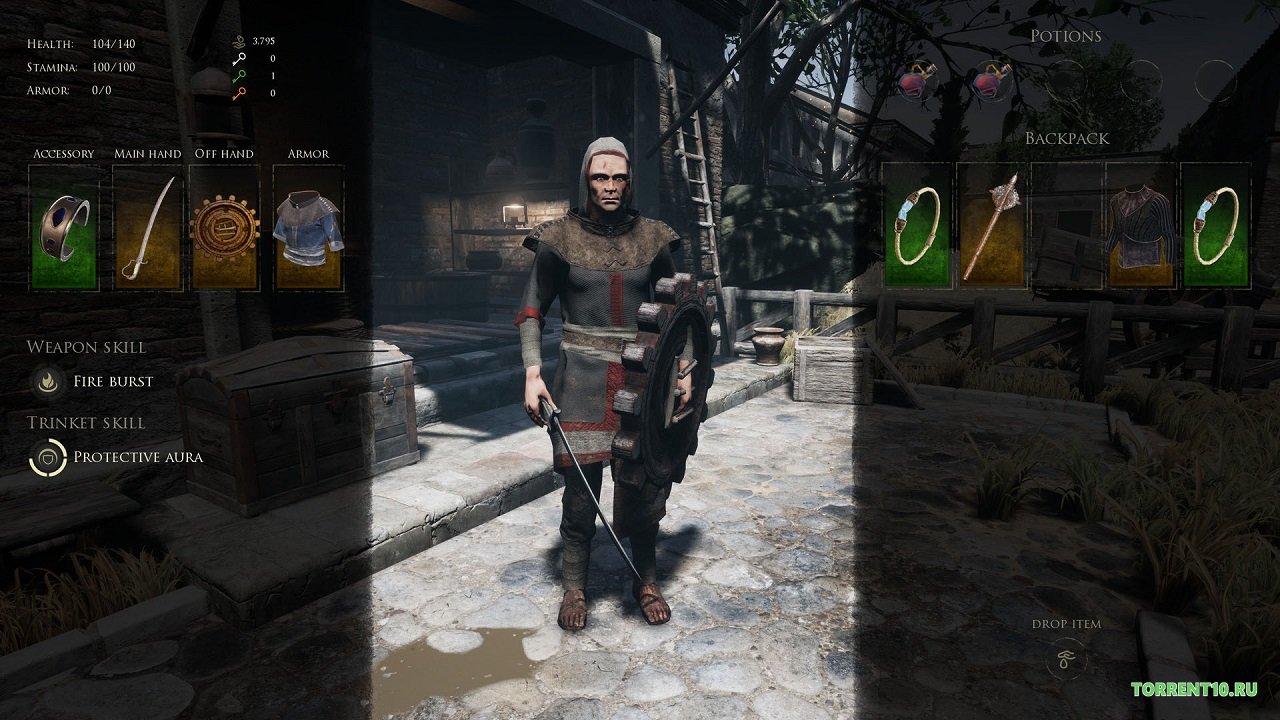Activate the Fire burst weapon skill icon
Image resolution: width=1280 pixels, height=720 pixels.
(46, 381)
